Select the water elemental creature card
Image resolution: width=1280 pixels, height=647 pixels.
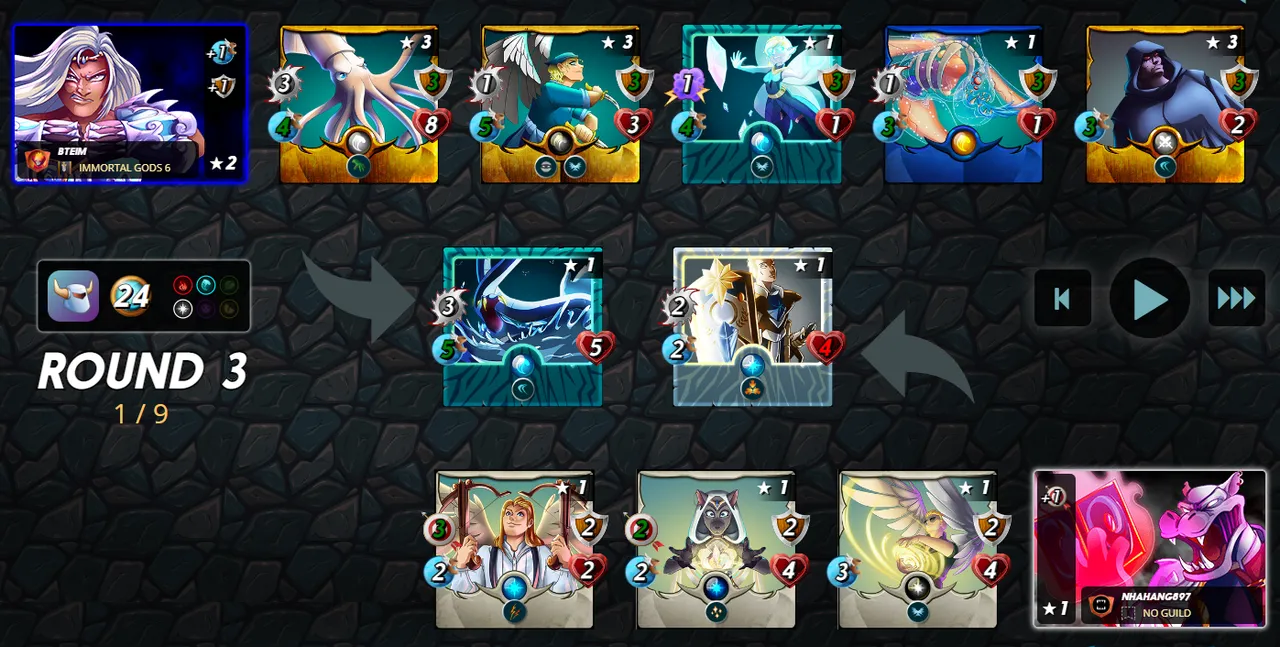click(x=963, y=104)
